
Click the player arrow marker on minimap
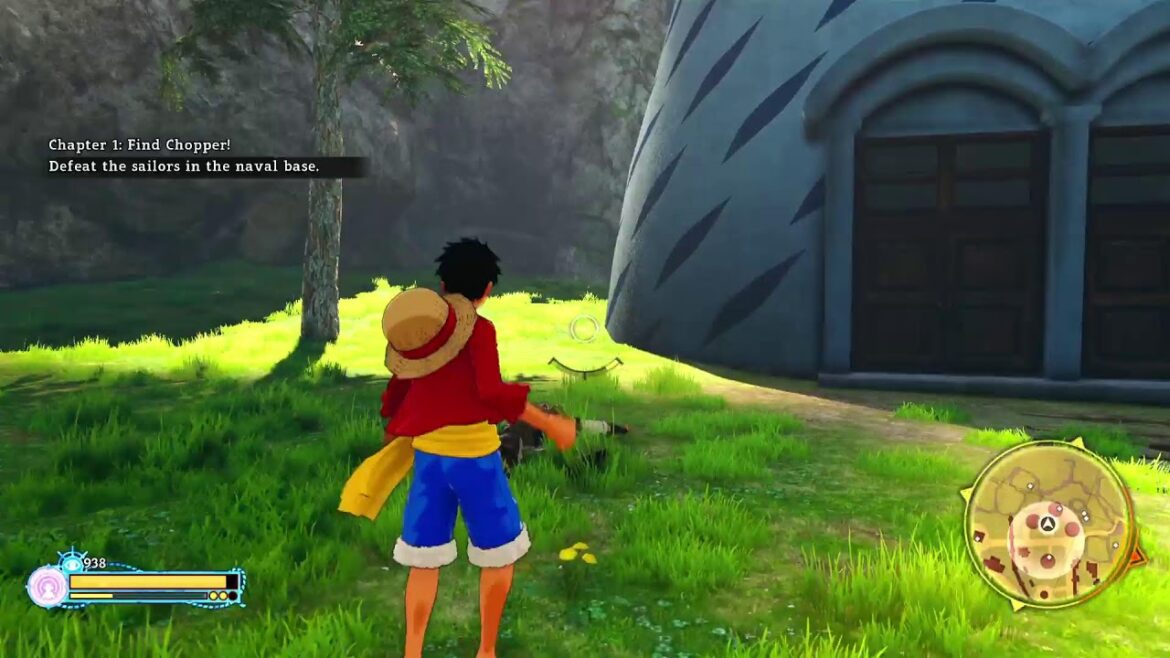(1047, 522)
